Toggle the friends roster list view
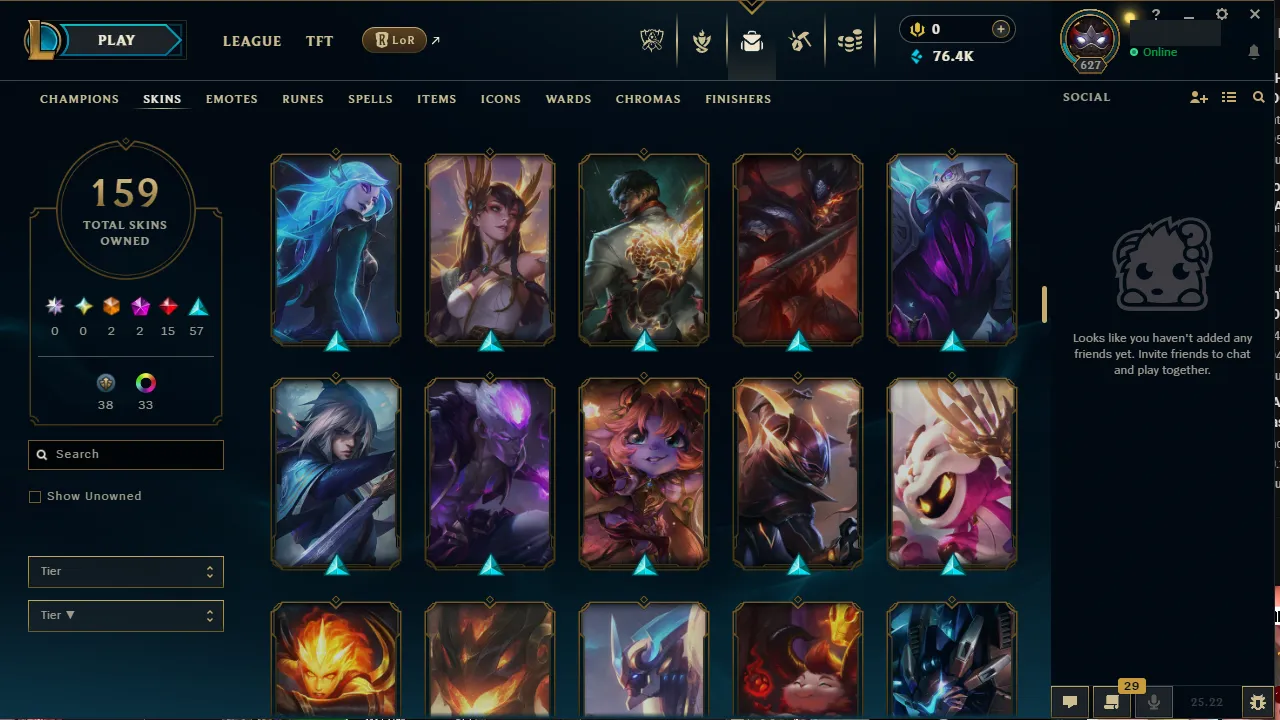This screenshot has height=720, width=1280. [1229, 97]
